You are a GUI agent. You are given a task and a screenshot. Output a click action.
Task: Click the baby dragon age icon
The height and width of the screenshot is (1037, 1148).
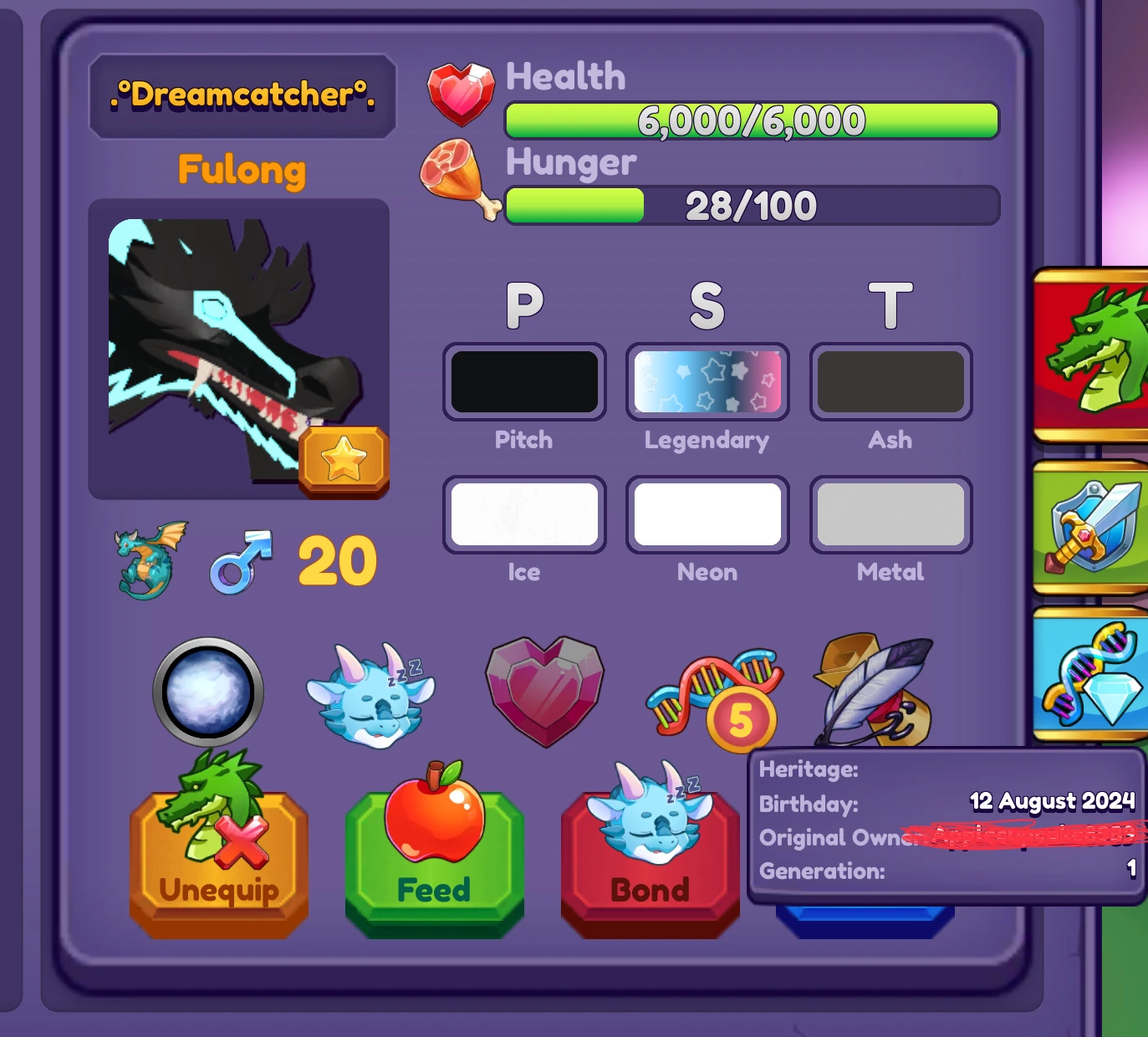coord(146,559)
